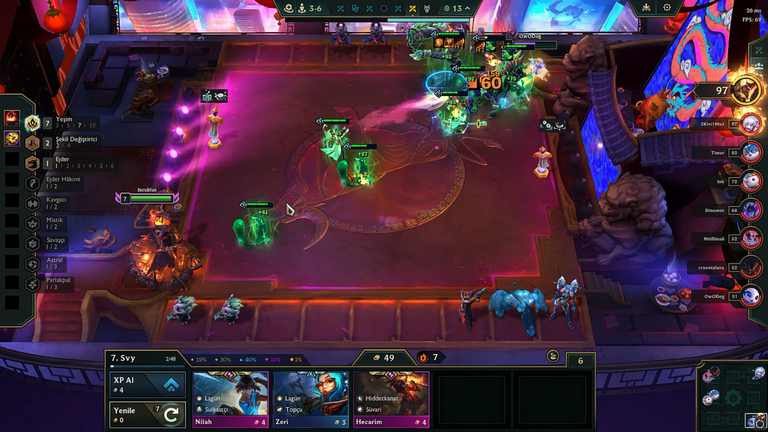Open the Yeşim trait details
The height and width of the screenshot is (432, 768).
click(x=33, y=123)
